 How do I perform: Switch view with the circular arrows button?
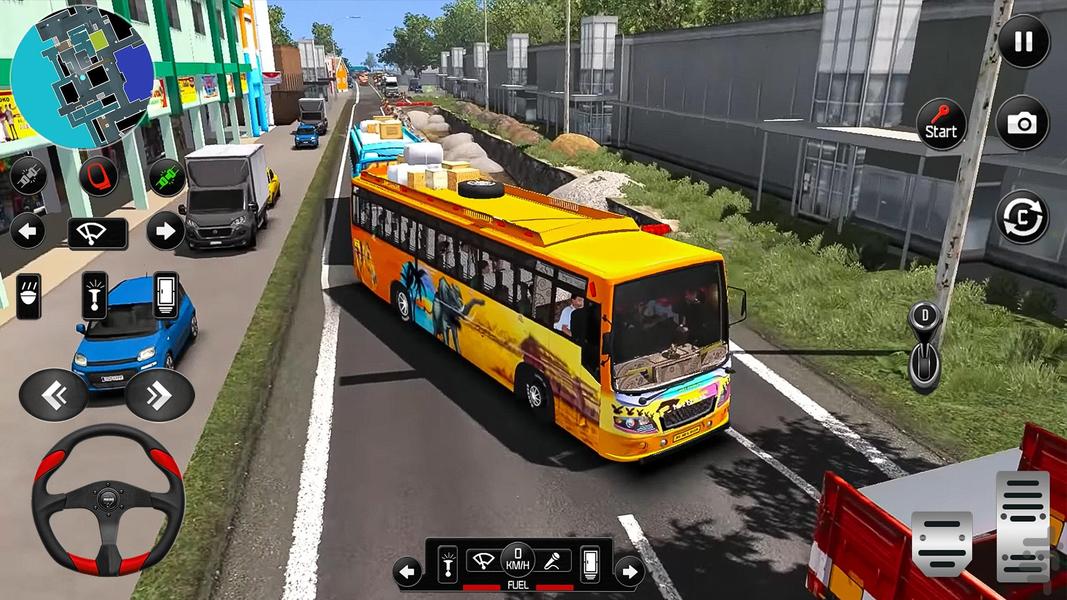pyautogui.click(x=1022, y=216)
